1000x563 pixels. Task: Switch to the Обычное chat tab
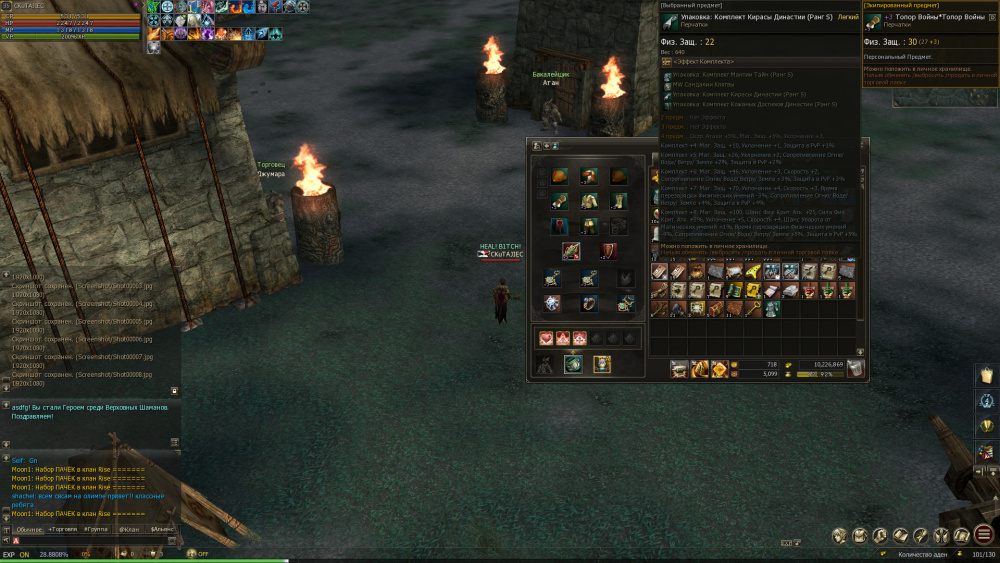[29, 528]
